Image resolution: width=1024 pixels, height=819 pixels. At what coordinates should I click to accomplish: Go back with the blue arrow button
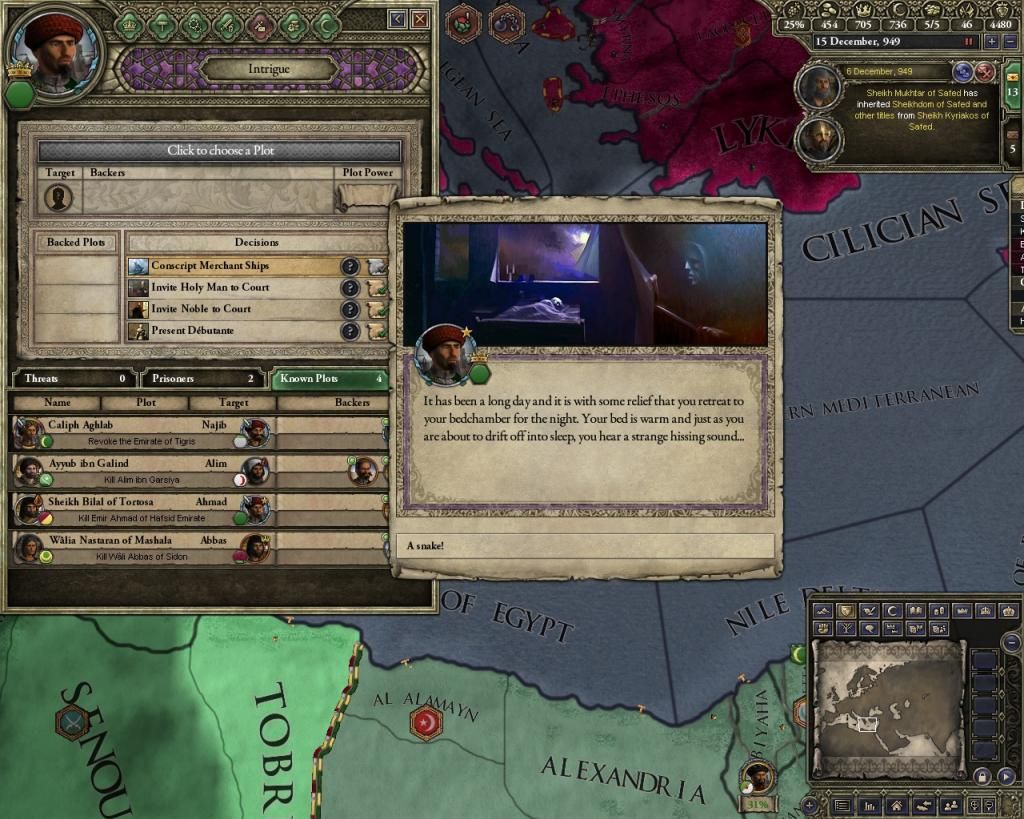point(398,19)
